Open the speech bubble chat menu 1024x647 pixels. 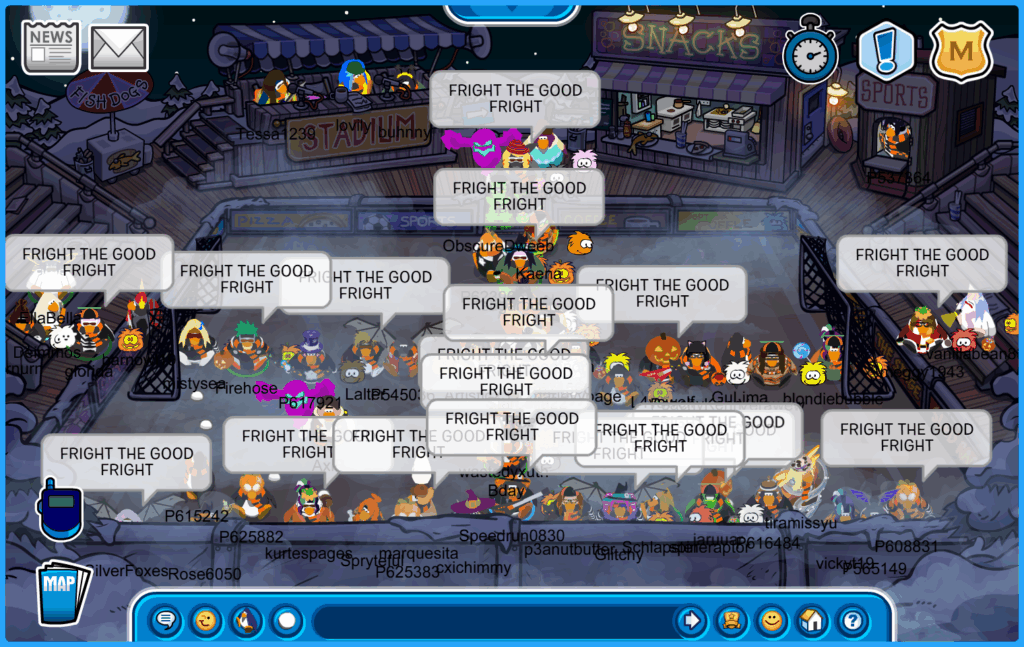(166, 621)
